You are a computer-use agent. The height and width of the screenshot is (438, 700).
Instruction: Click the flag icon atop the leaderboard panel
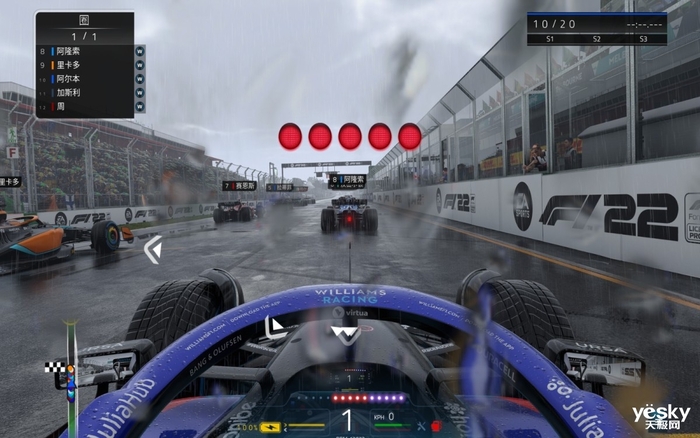pyautogui.click(x=84, y=19)
